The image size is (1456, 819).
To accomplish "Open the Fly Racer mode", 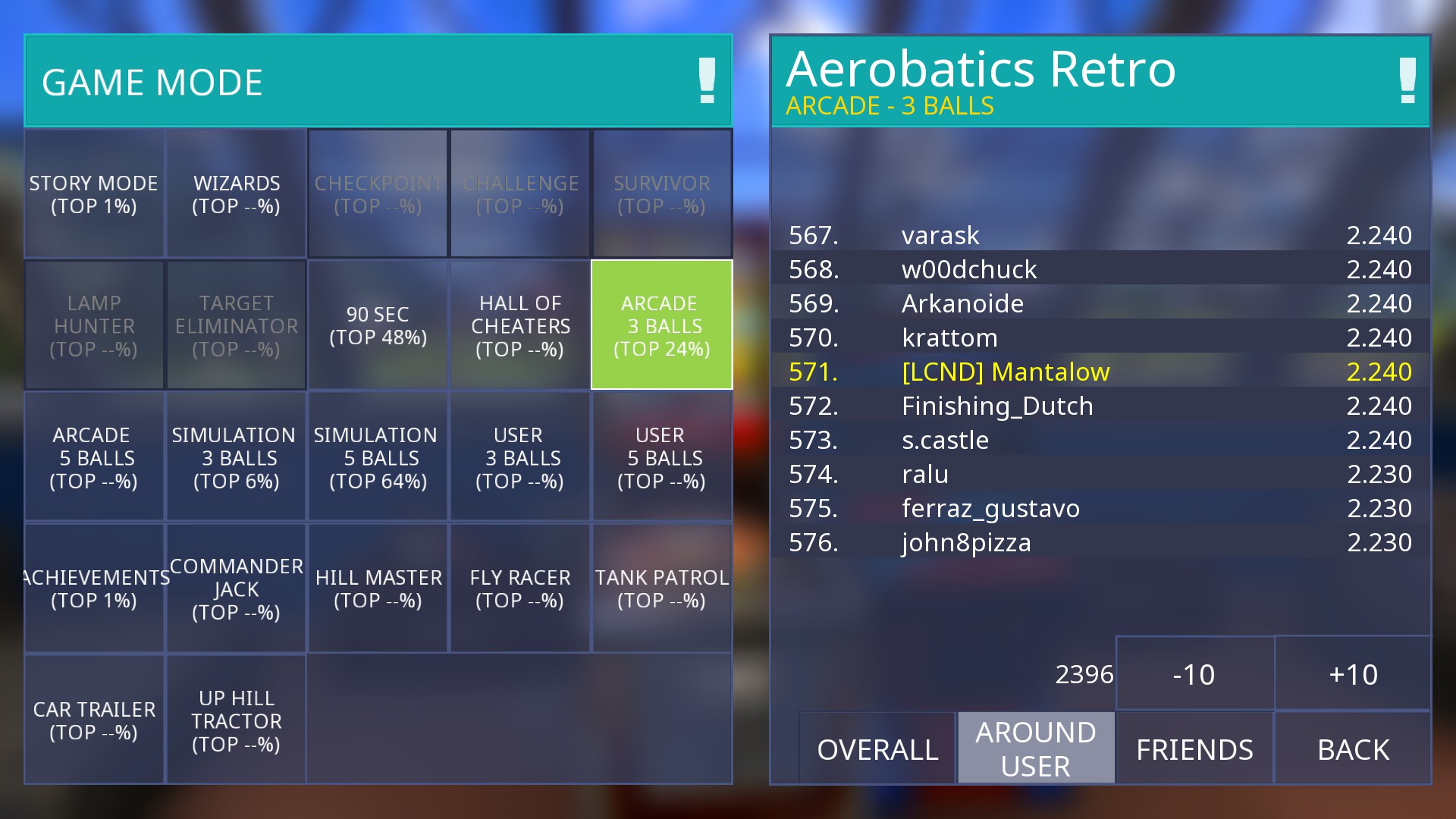I will pos(519,588).
